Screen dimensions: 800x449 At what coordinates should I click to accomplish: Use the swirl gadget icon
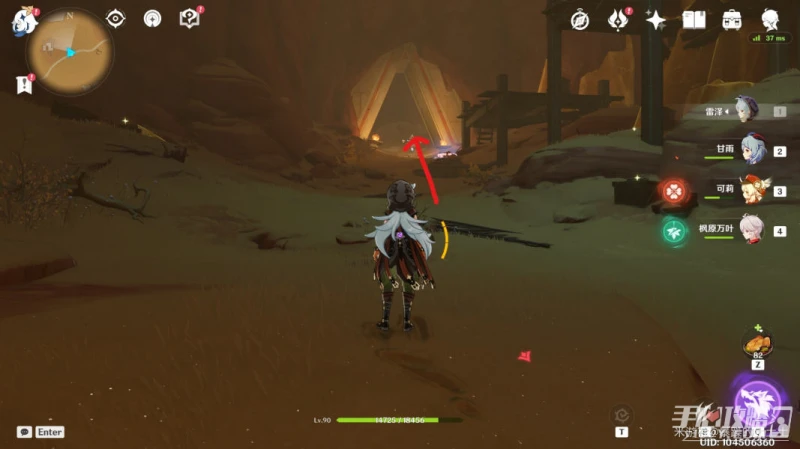[622, 413]
